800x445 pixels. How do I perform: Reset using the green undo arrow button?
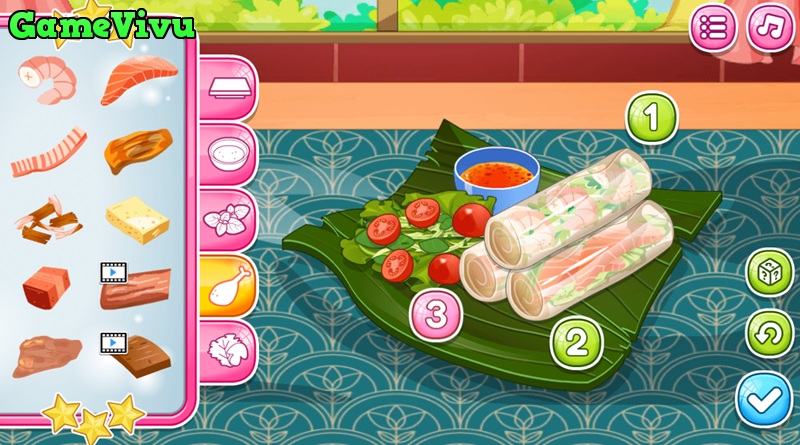pyautogui.click(x=770, y=335)
